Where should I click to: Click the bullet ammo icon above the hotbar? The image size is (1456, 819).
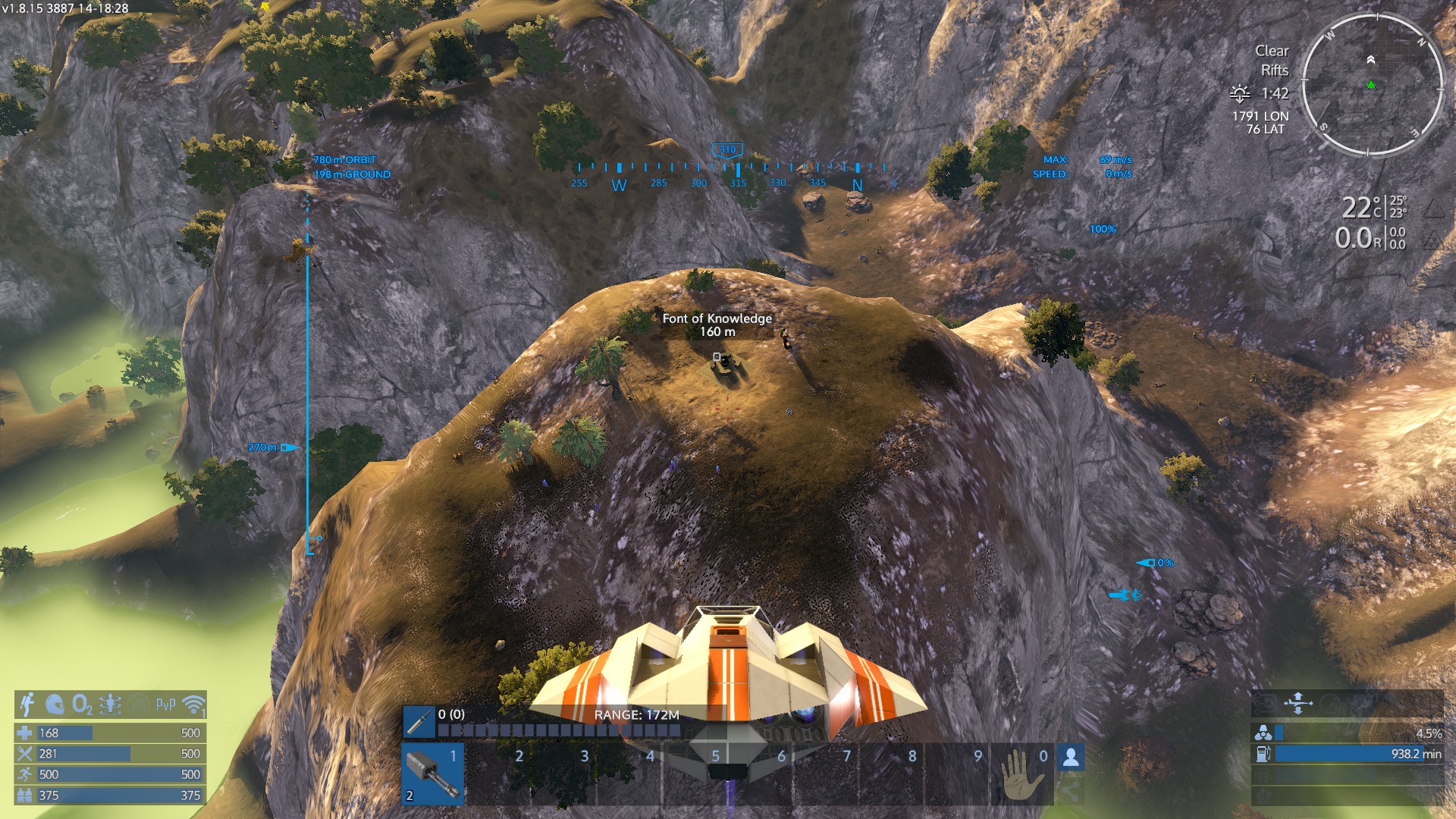tap(419, 722)
